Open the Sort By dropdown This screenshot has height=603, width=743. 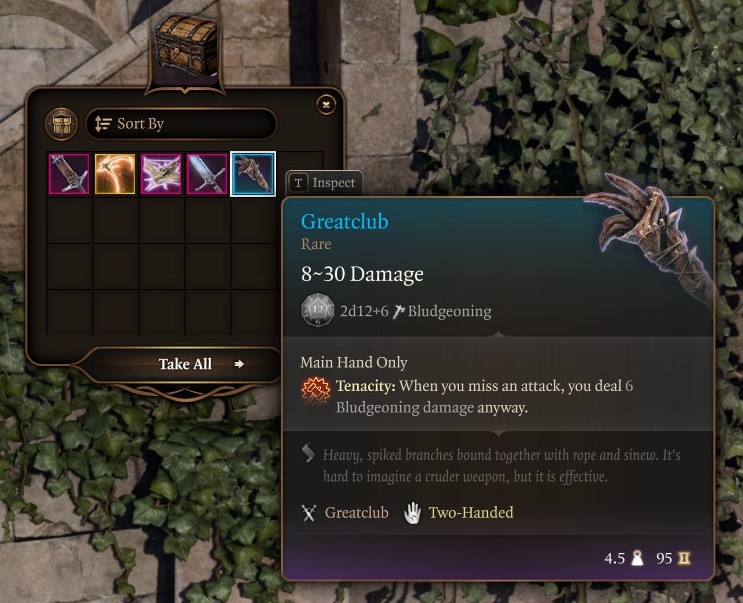point(180,124)
